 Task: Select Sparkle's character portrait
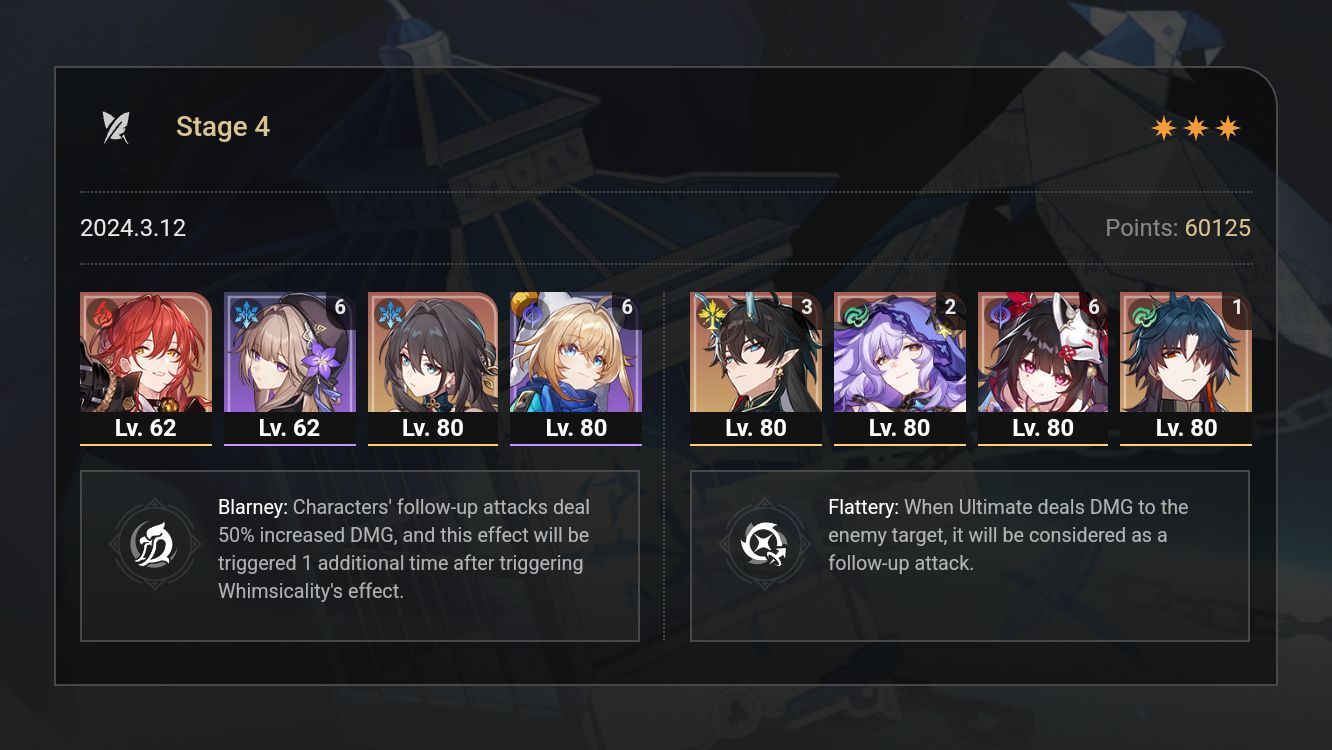(1042, 360)
